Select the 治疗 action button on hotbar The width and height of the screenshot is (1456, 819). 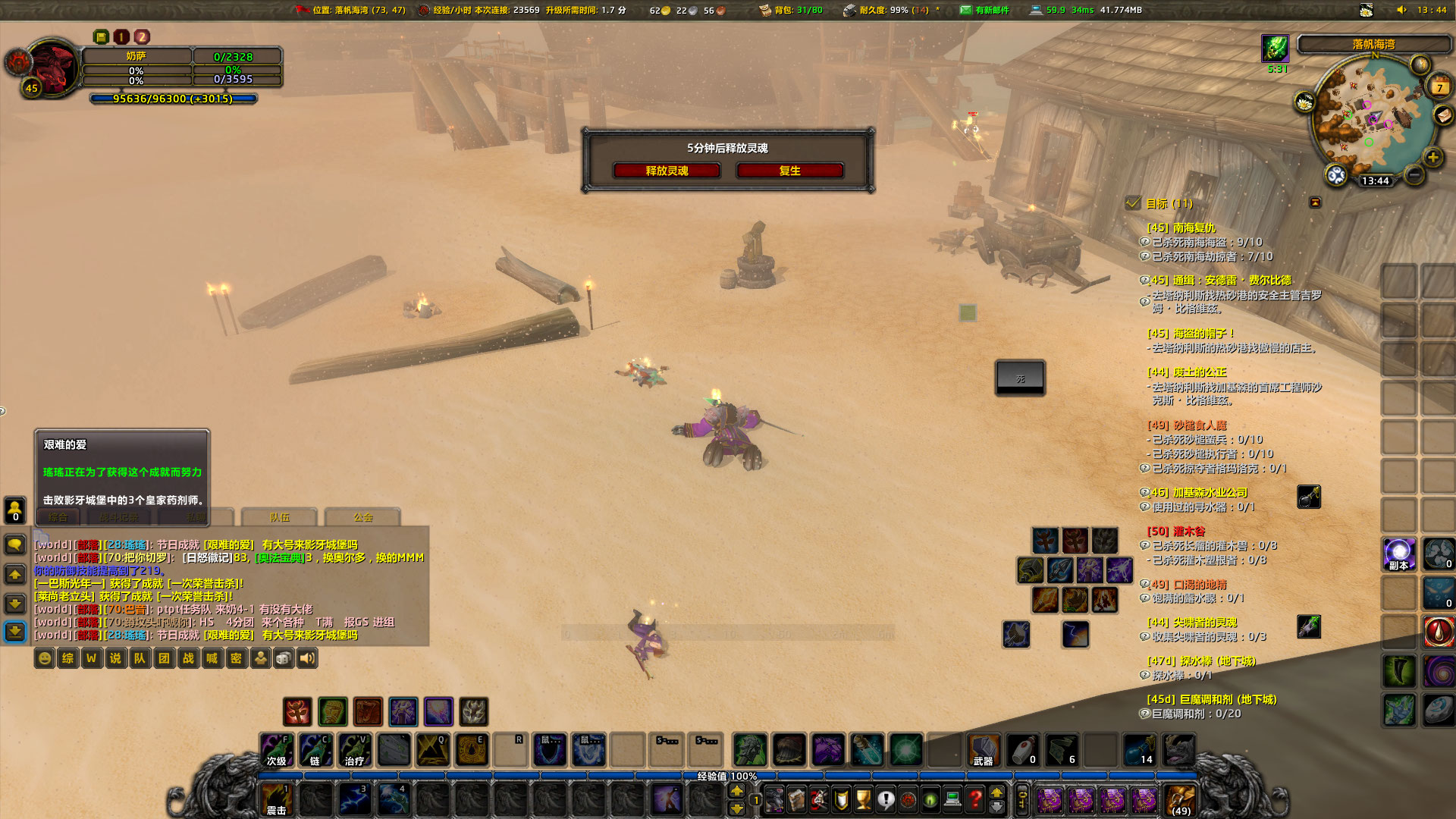point(356,751)
